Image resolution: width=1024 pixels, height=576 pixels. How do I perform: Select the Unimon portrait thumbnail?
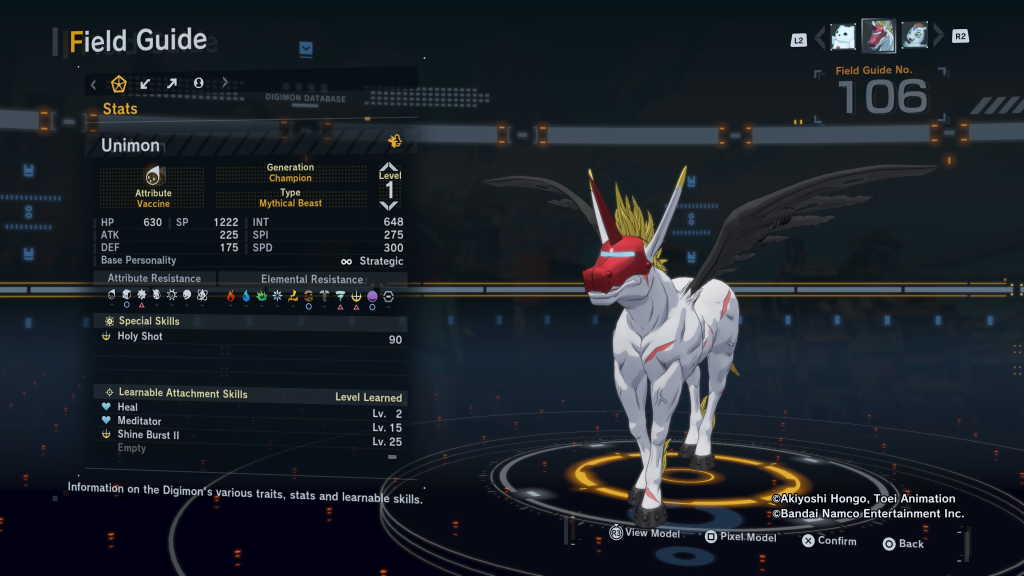879,36
